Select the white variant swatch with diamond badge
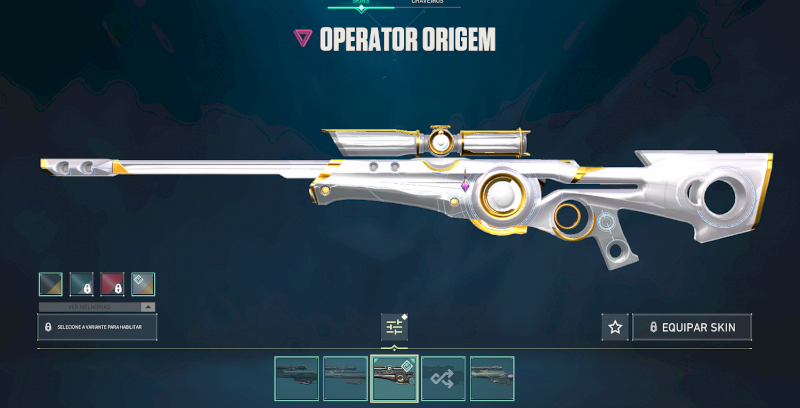This screenshot has height=408, width=800. pos(143,284)
